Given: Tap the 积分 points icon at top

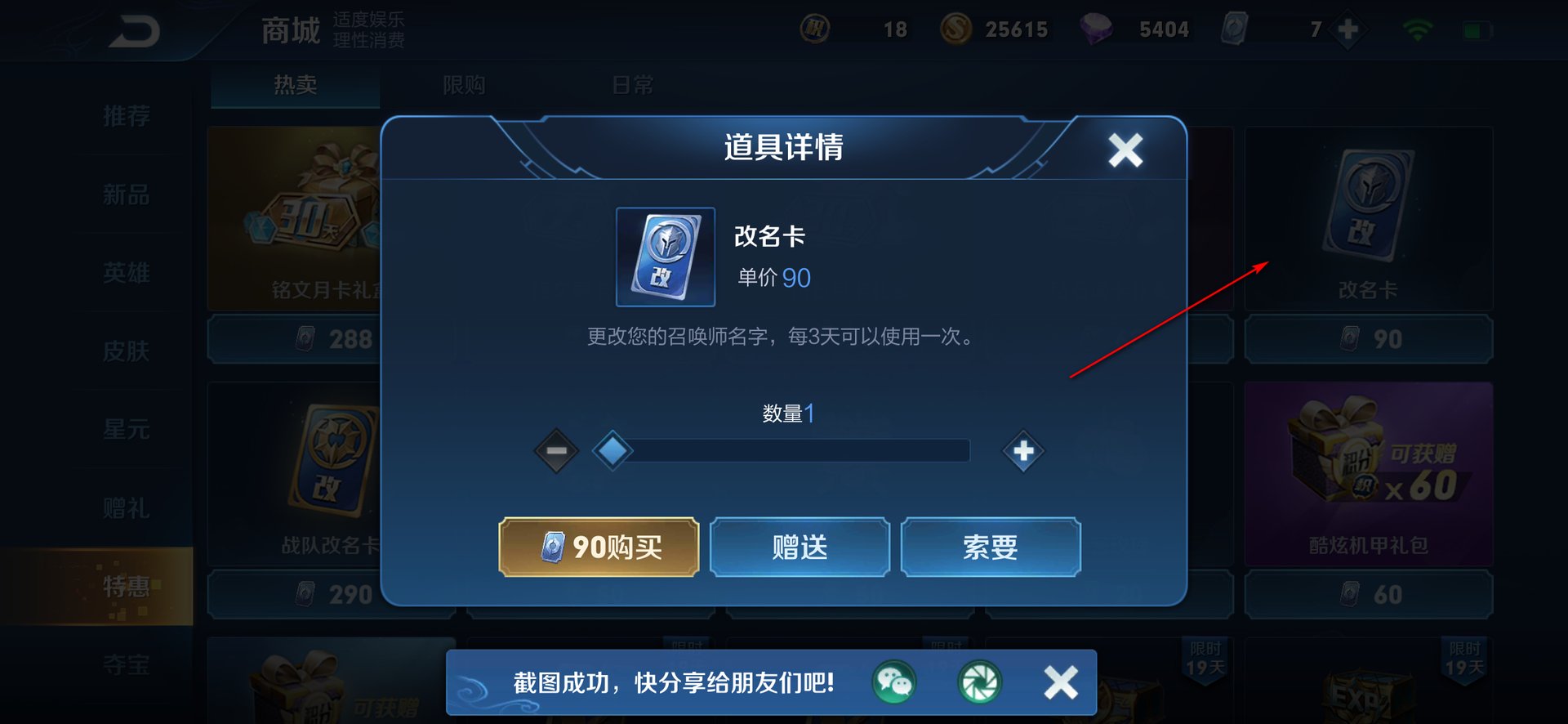Looking at the screenshot, I should coord(815,29).
